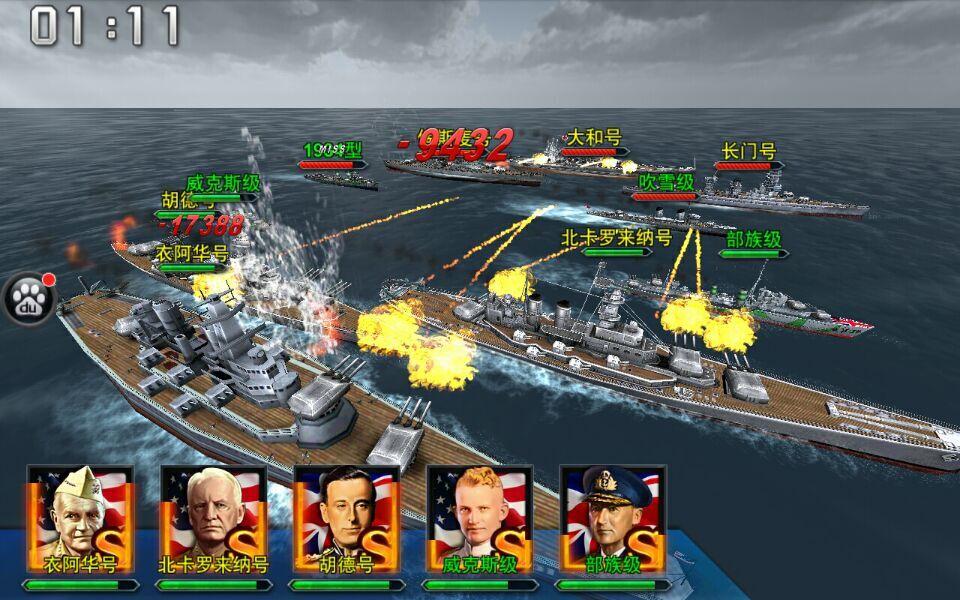
Task: Choose the 威克斯级 commander portrait
Action: pos(479,520)
